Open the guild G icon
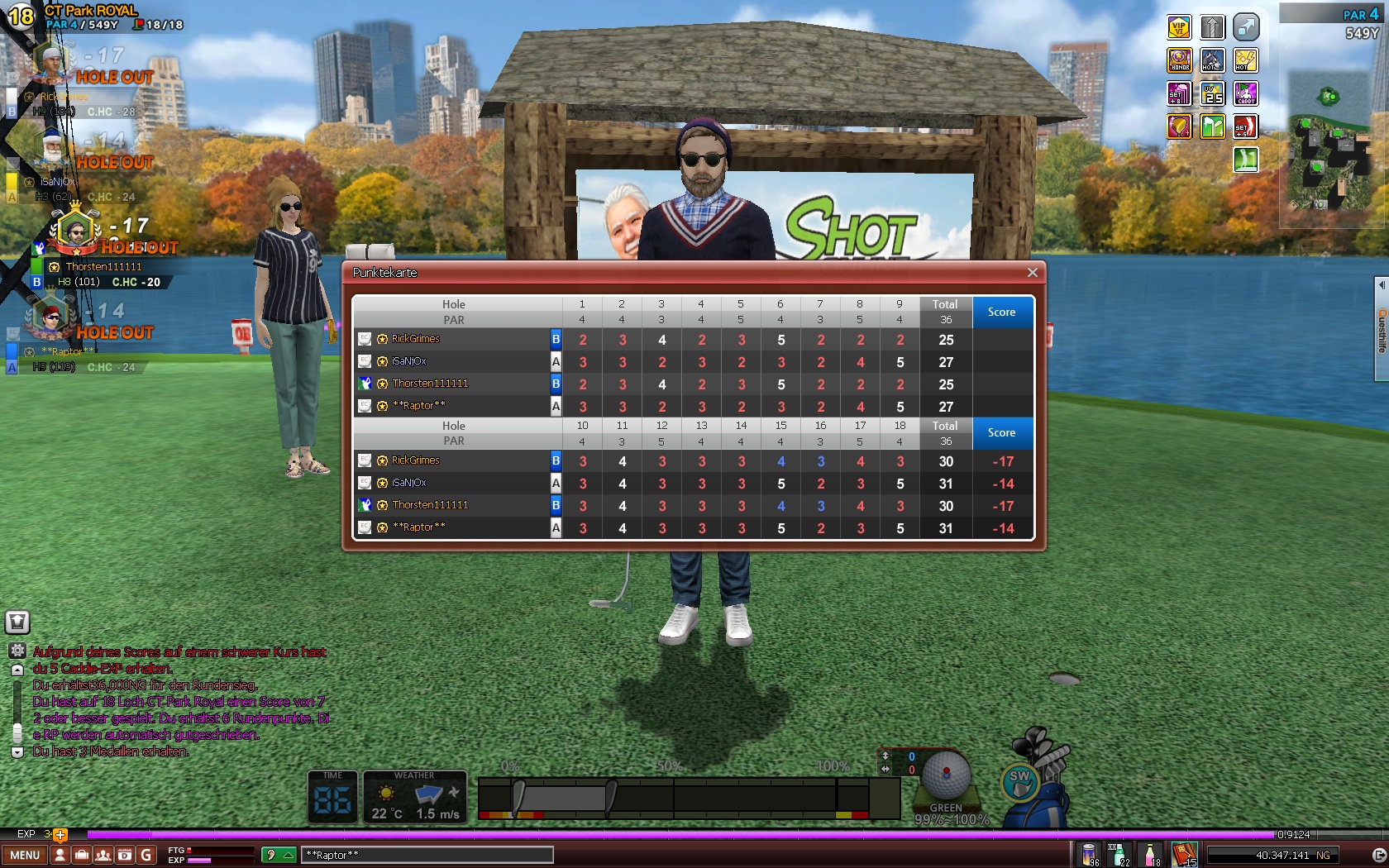Screen dimensions: 1389x868 tap(146, 855)
